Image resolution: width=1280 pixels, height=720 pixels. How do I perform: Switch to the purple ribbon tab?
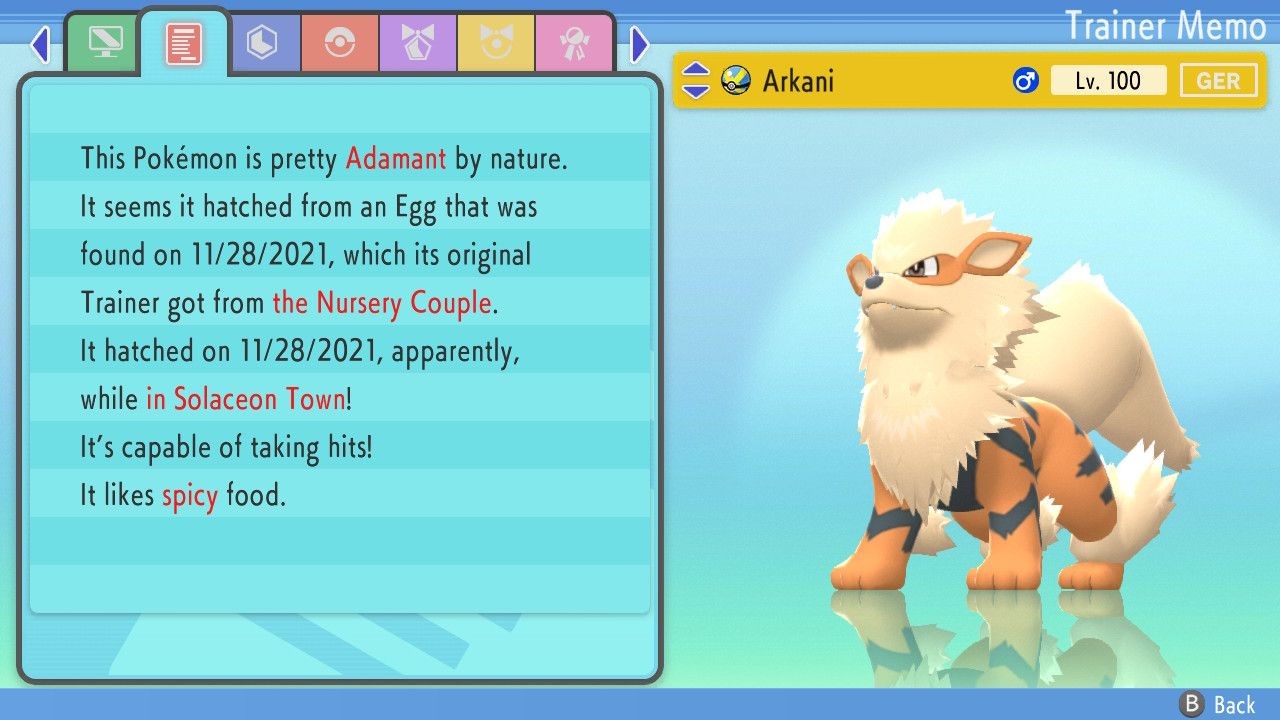[x=417, y=43]
